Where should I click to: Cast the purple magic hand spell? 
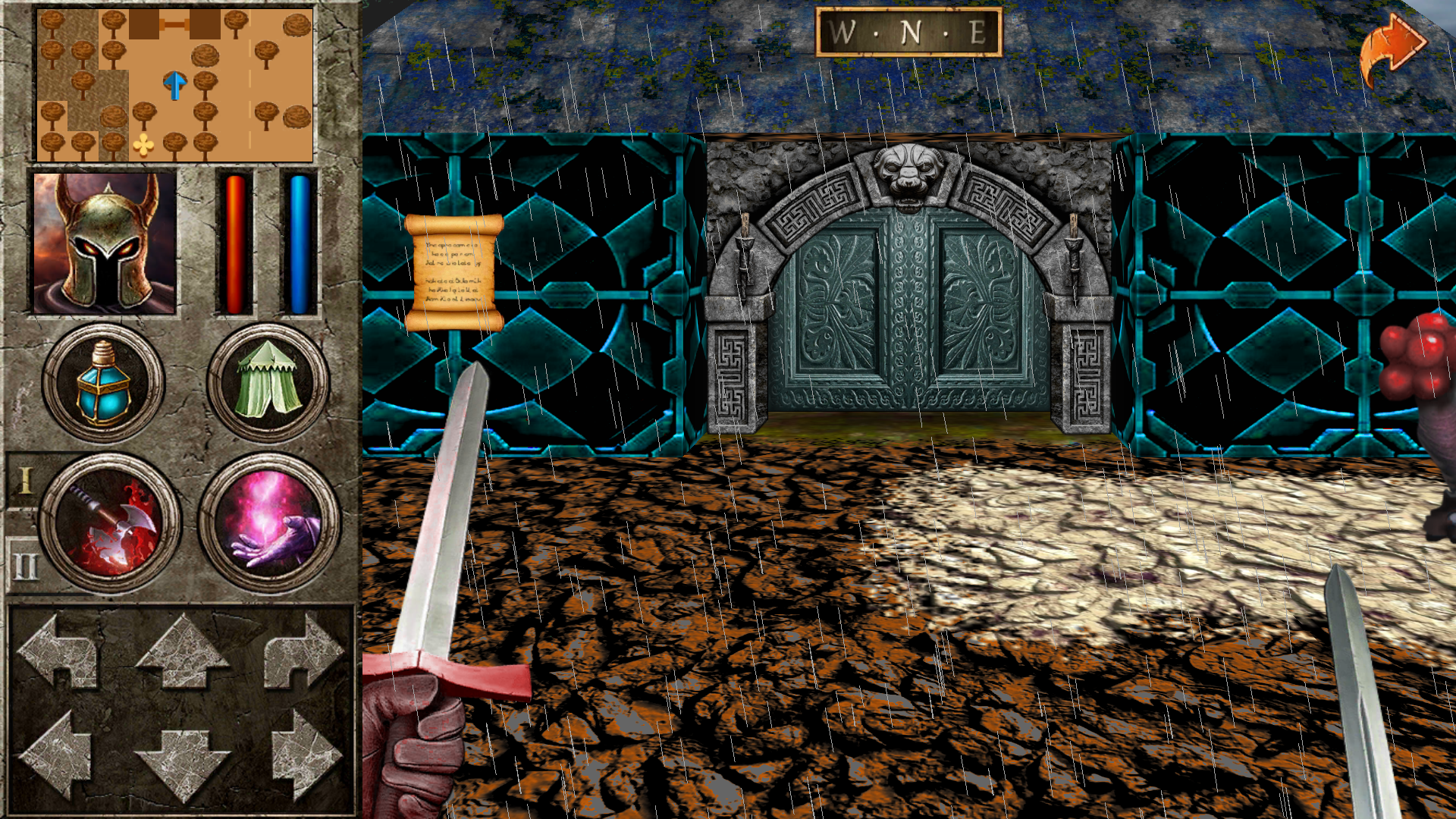[269, 523]
